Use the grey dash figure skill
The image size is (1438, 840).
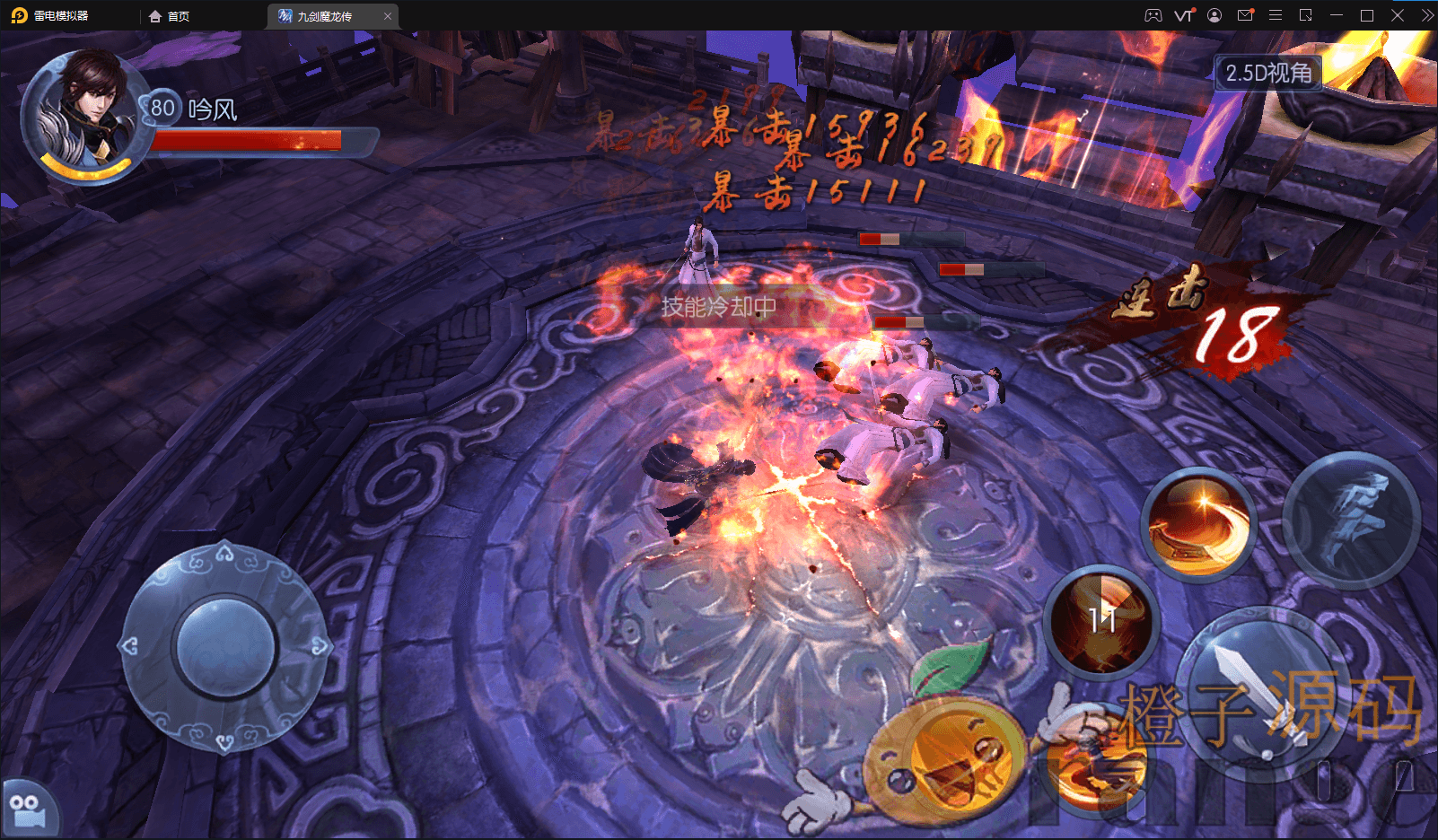click(x=1351, y=520)
